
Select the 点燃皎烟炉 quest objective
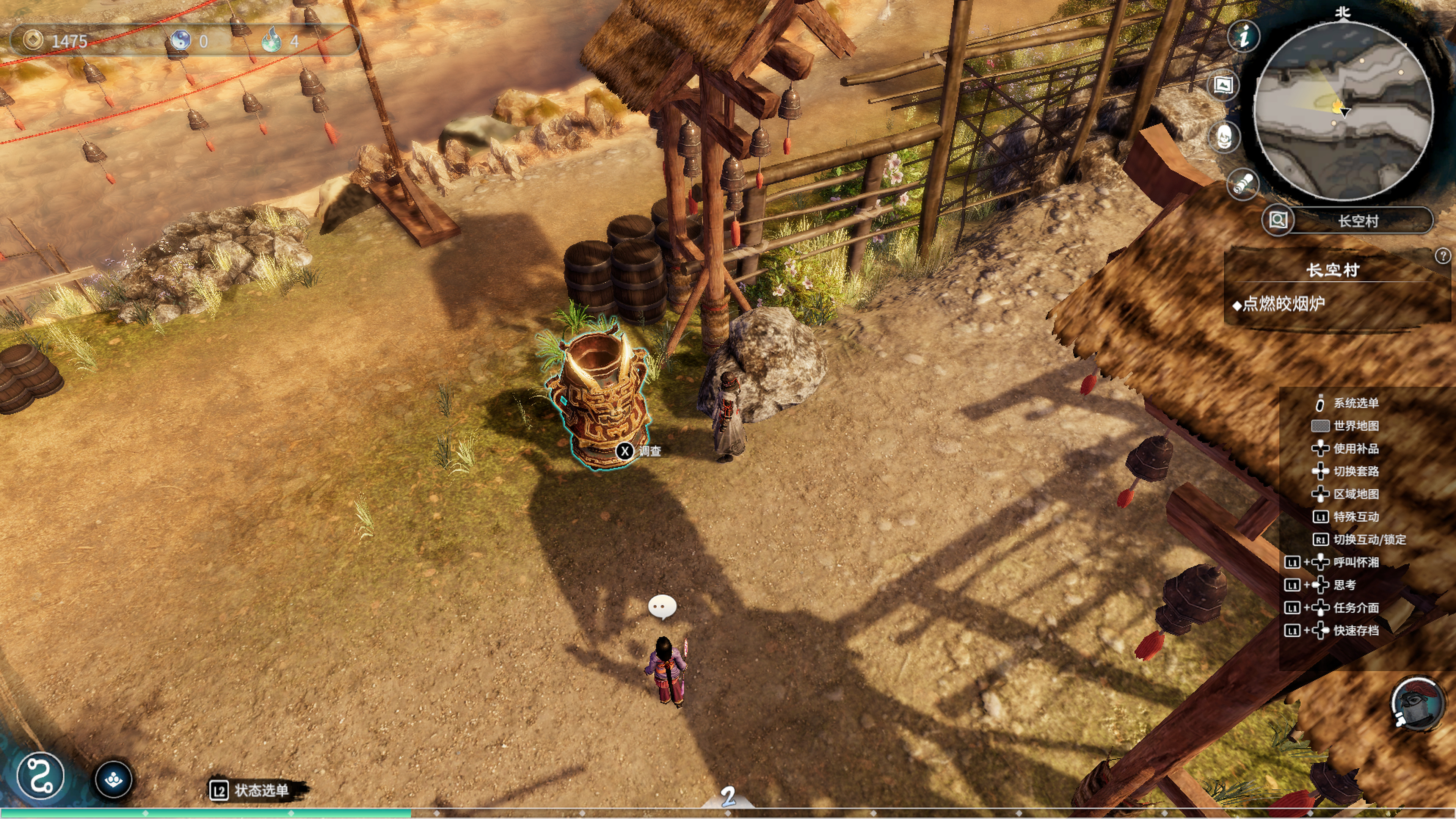pos(1283,304)
